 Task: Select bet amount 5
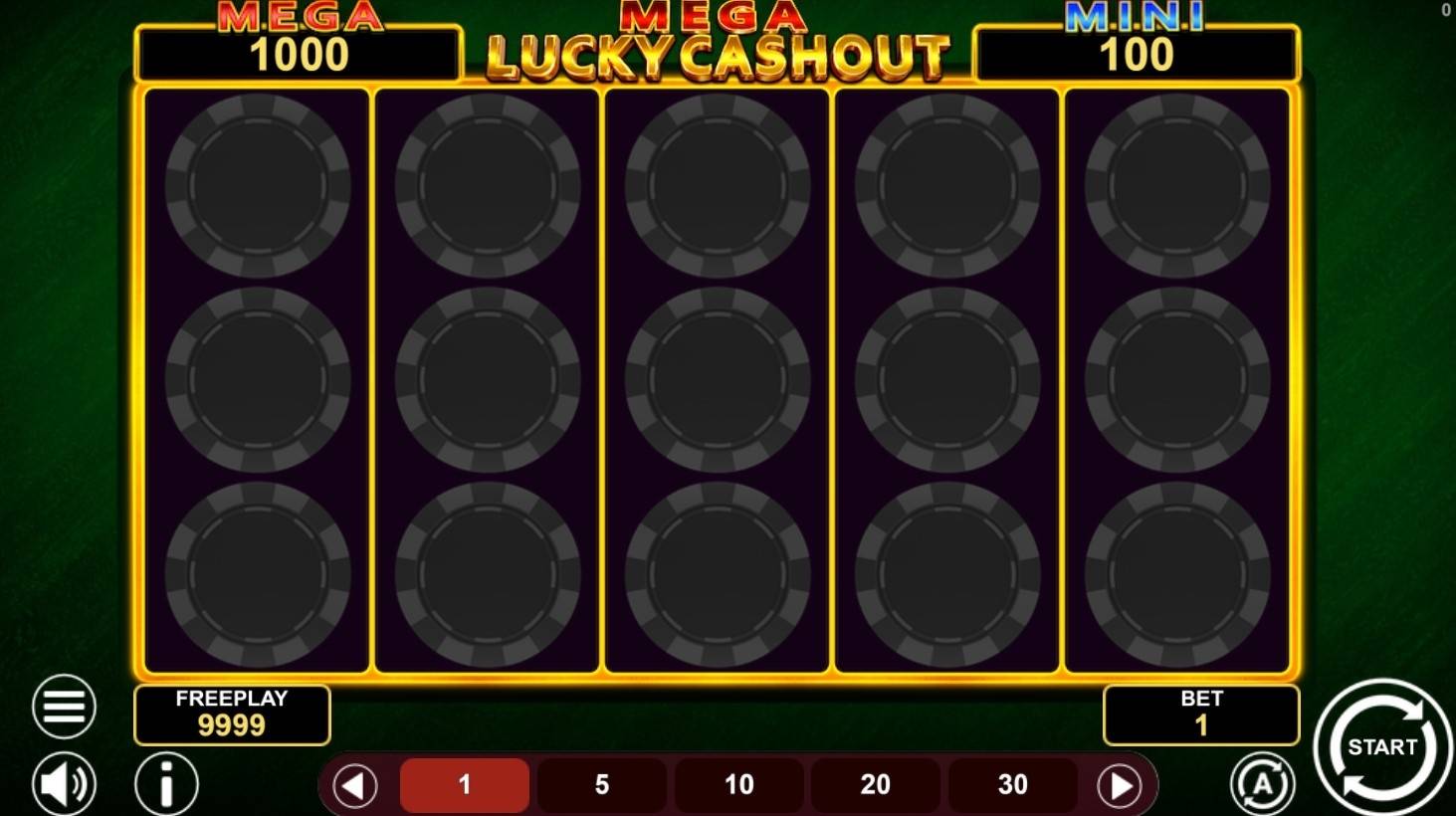click(601, 785)
